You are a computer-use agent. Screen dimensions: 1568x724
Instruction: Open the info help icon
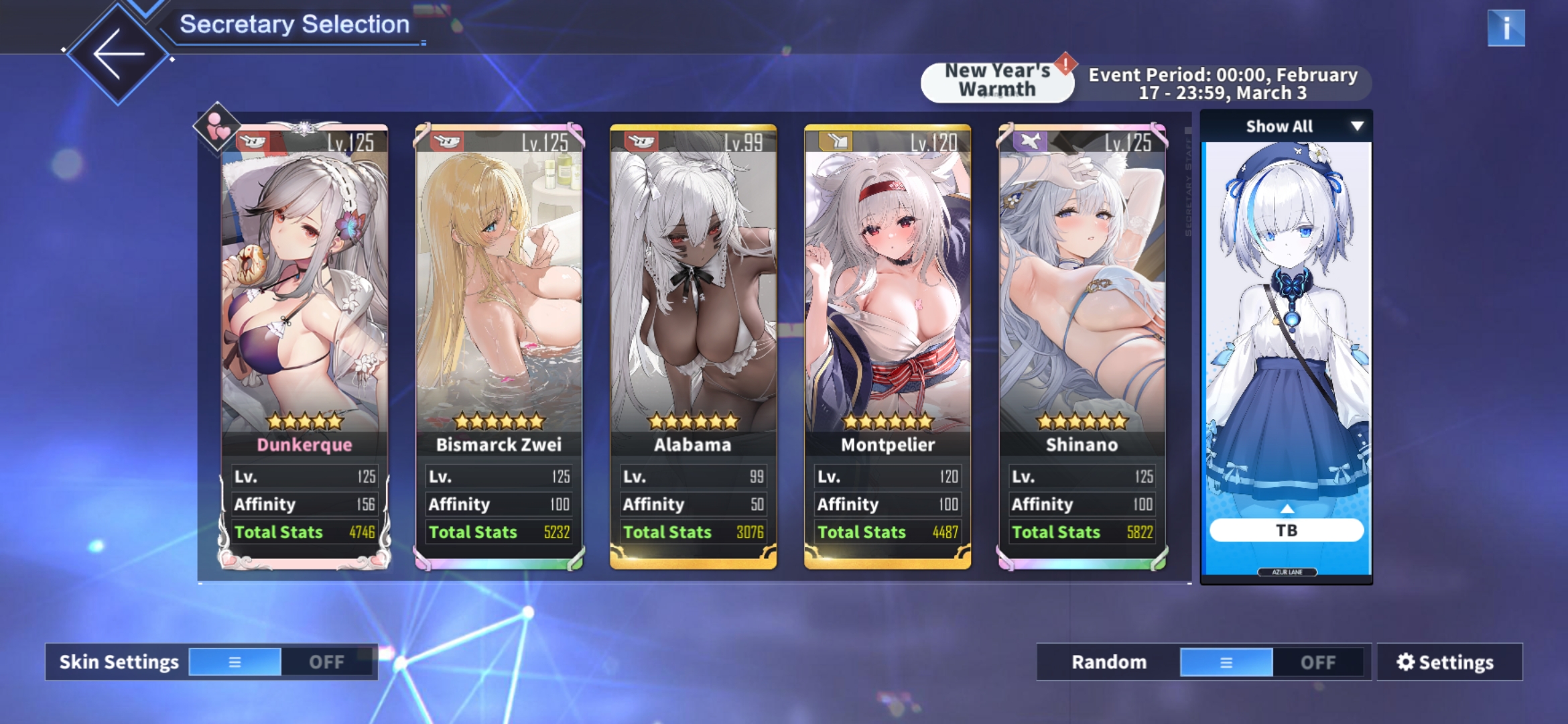tap(1505, 28)
